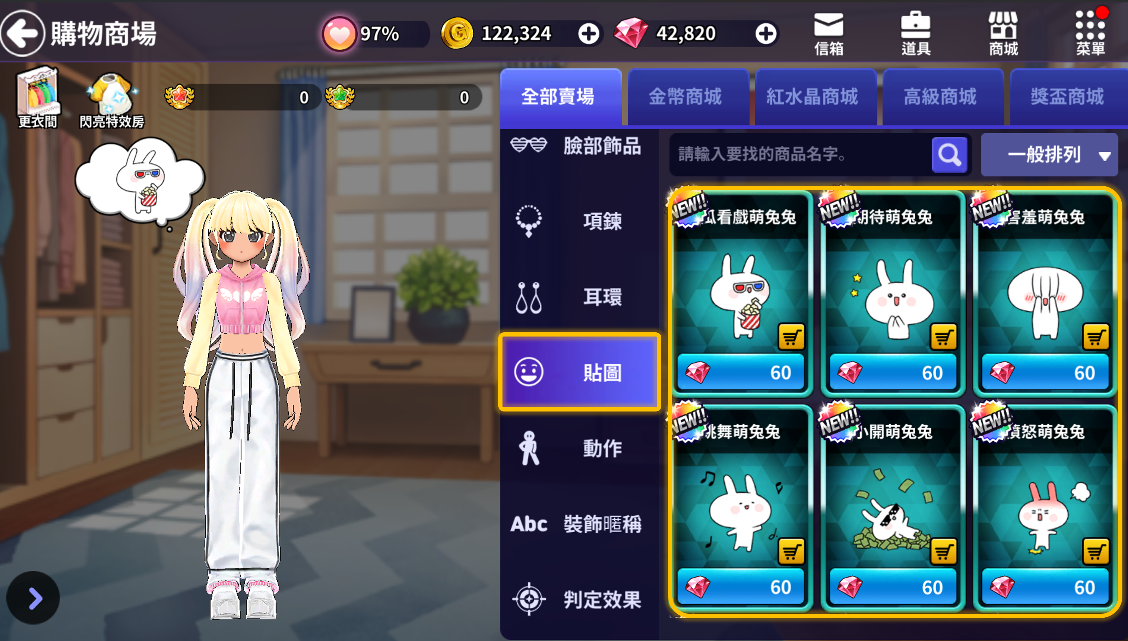Enter the 更衣間 dressing room
The image size is (1128, 641).
(38, 100)
